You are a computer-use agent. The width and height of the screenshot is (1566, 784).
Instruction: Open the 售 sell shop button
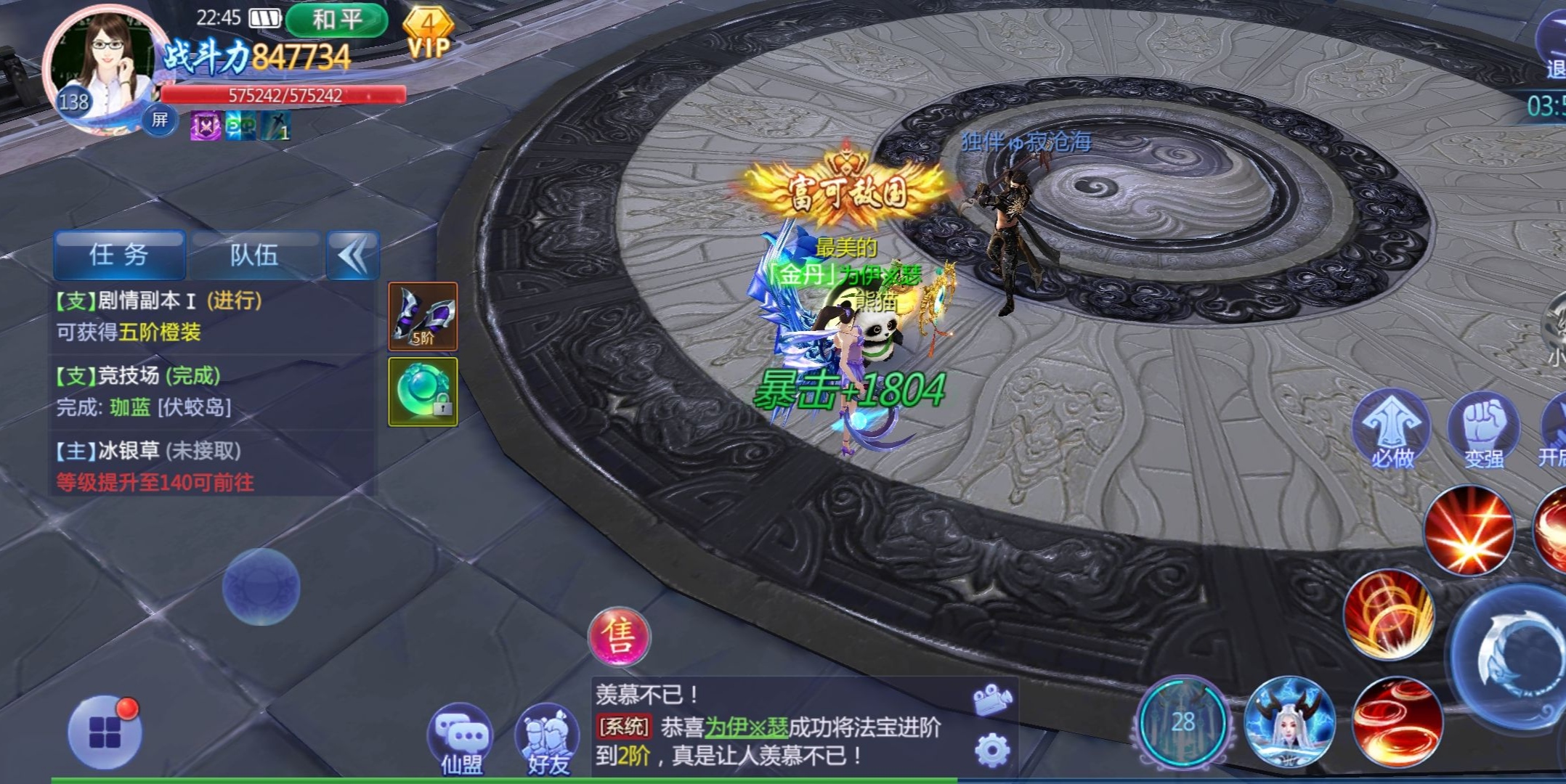pyautogui.click(x=619, y=637)
